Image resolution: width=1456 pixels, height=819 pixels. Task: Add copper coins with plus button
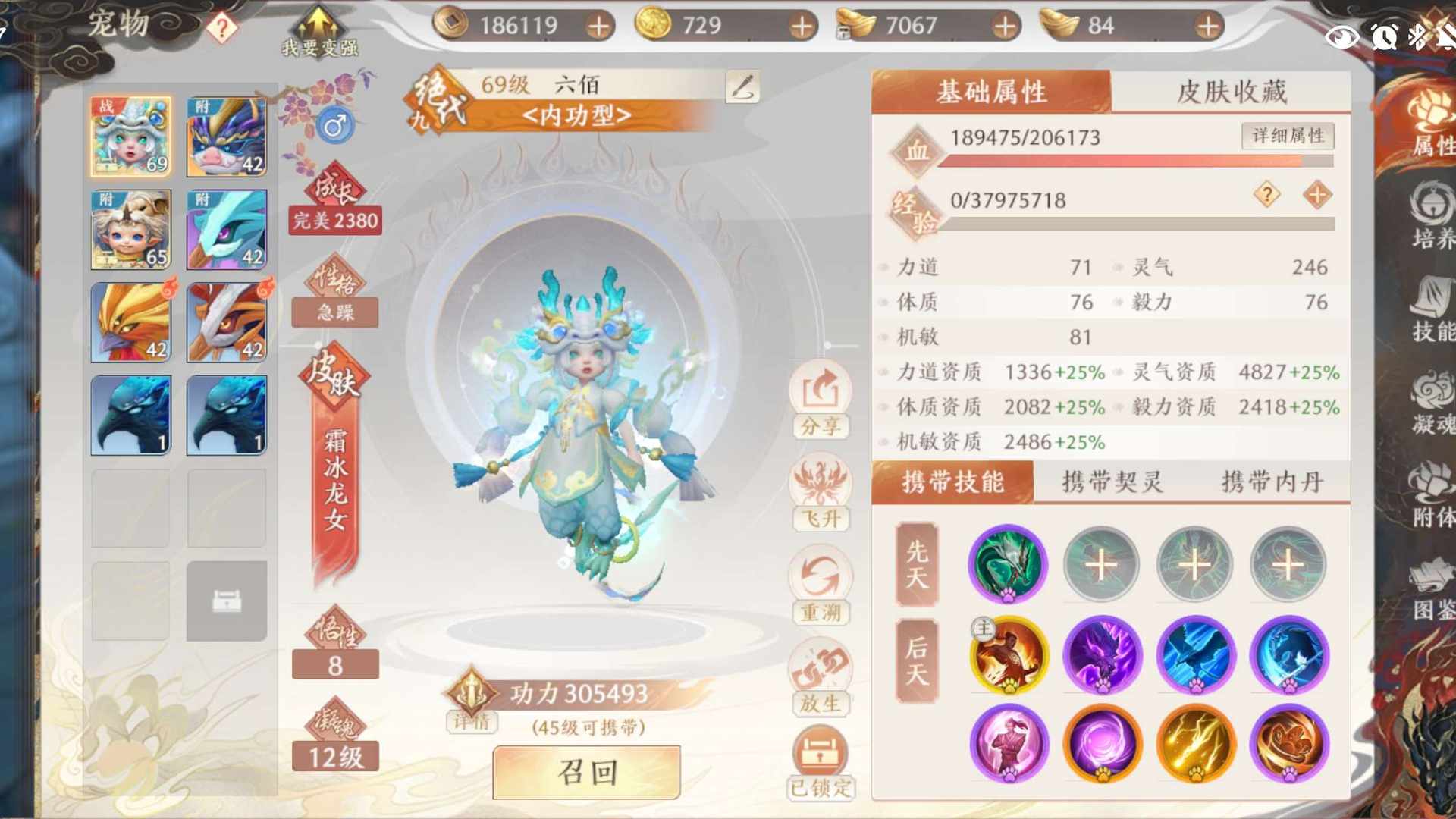(x=599, y=27)
